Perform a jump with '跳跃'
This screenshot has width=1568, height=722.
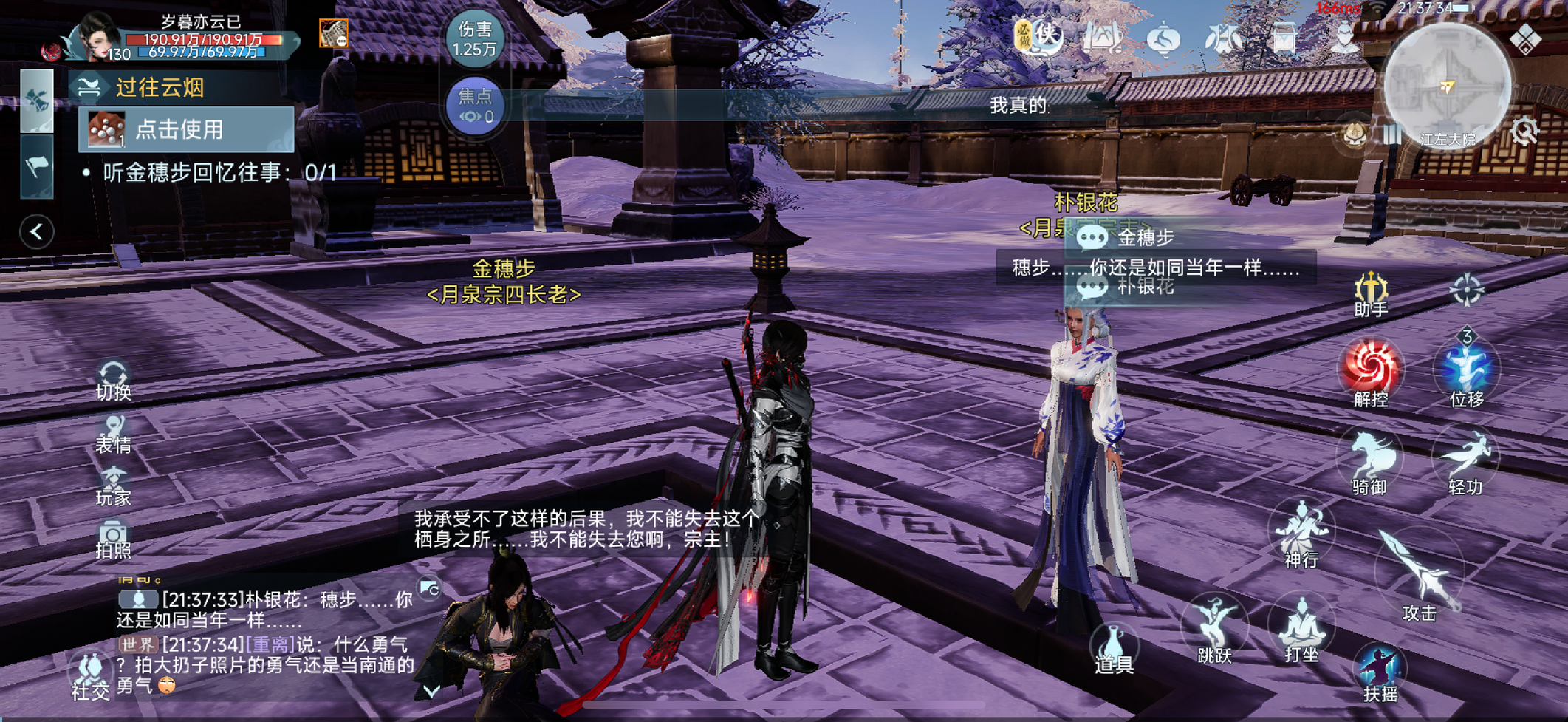pyautogui.click(x=1215, y=628)
